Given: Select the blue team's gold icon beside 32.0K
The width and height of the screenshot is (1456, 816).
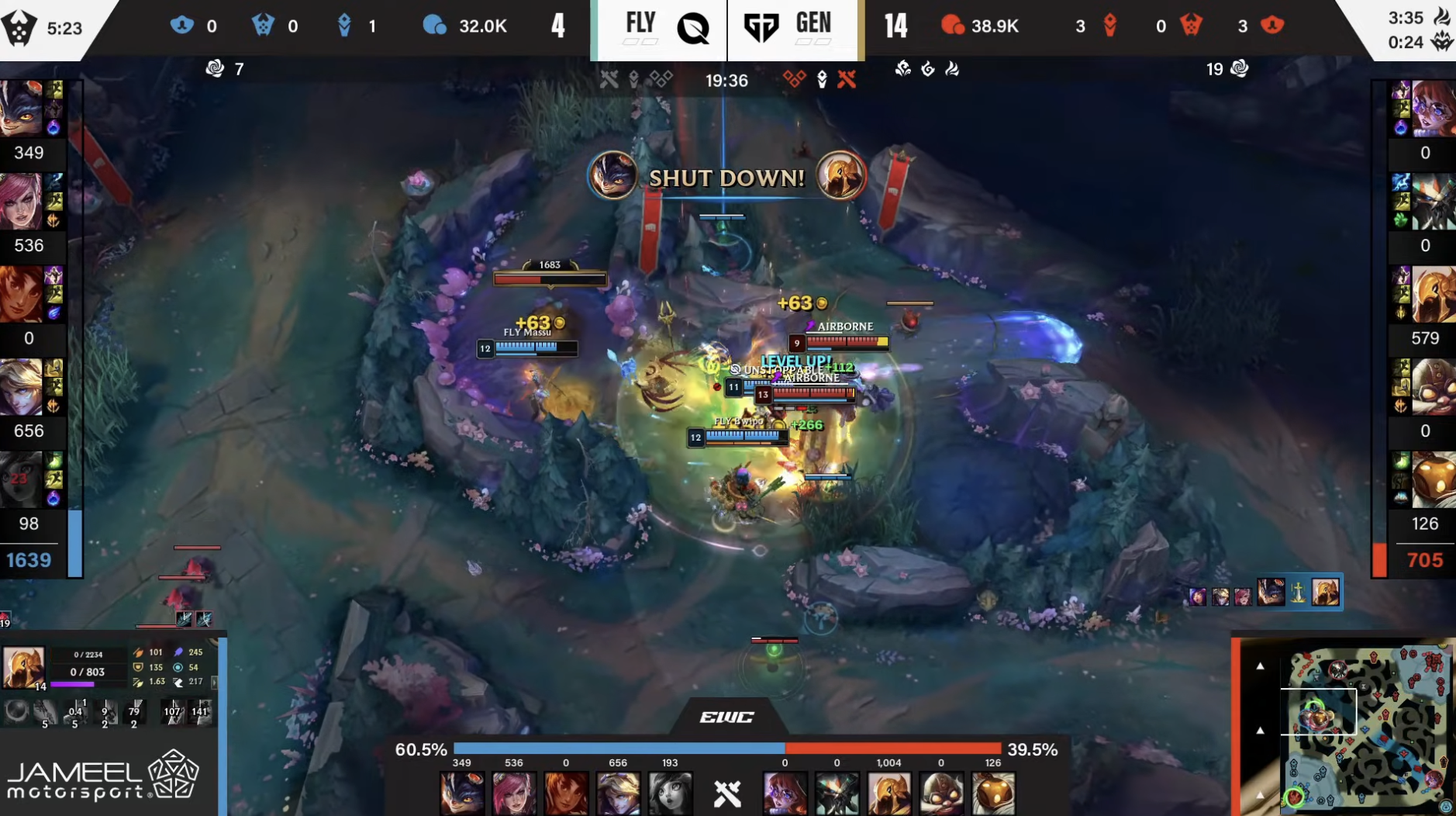Looking at the screenshot, I should click(436, 26).
